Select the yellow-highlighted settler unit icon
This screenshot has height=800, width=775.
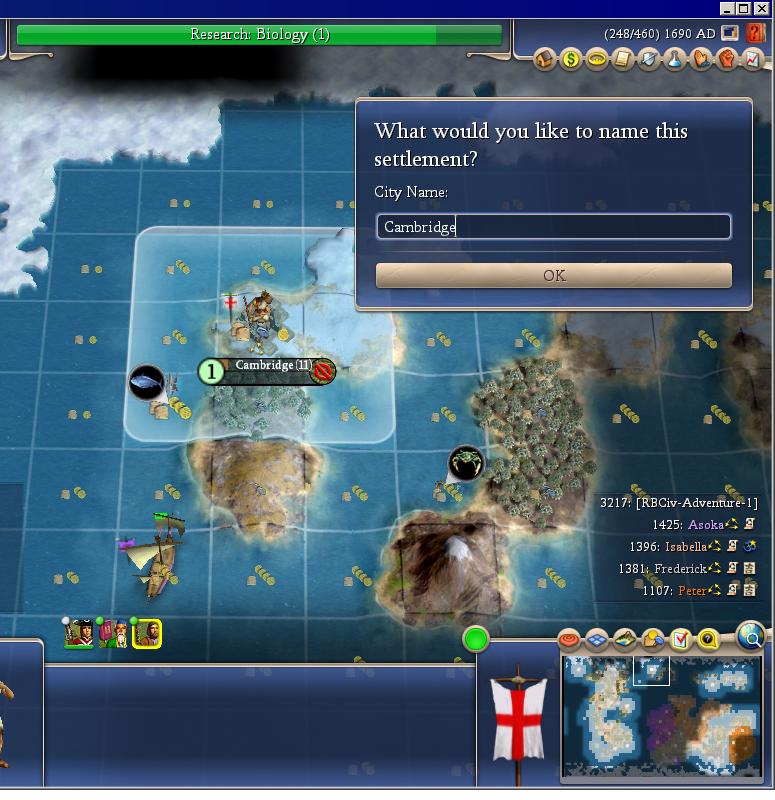(x=147, y=633)
